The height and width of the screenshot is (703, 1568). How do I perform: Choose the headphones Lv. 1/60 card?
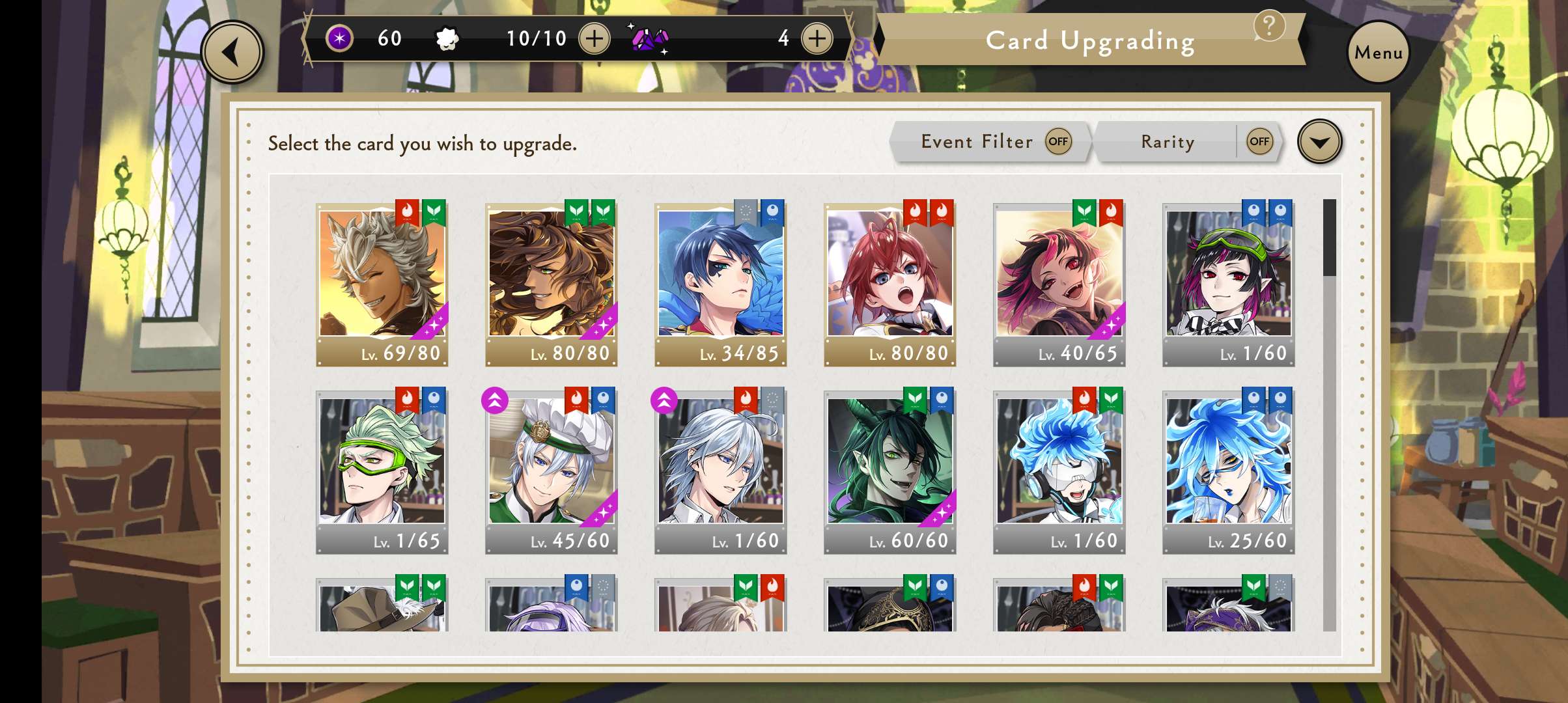pyautogui.click(x=1059, y=471)
